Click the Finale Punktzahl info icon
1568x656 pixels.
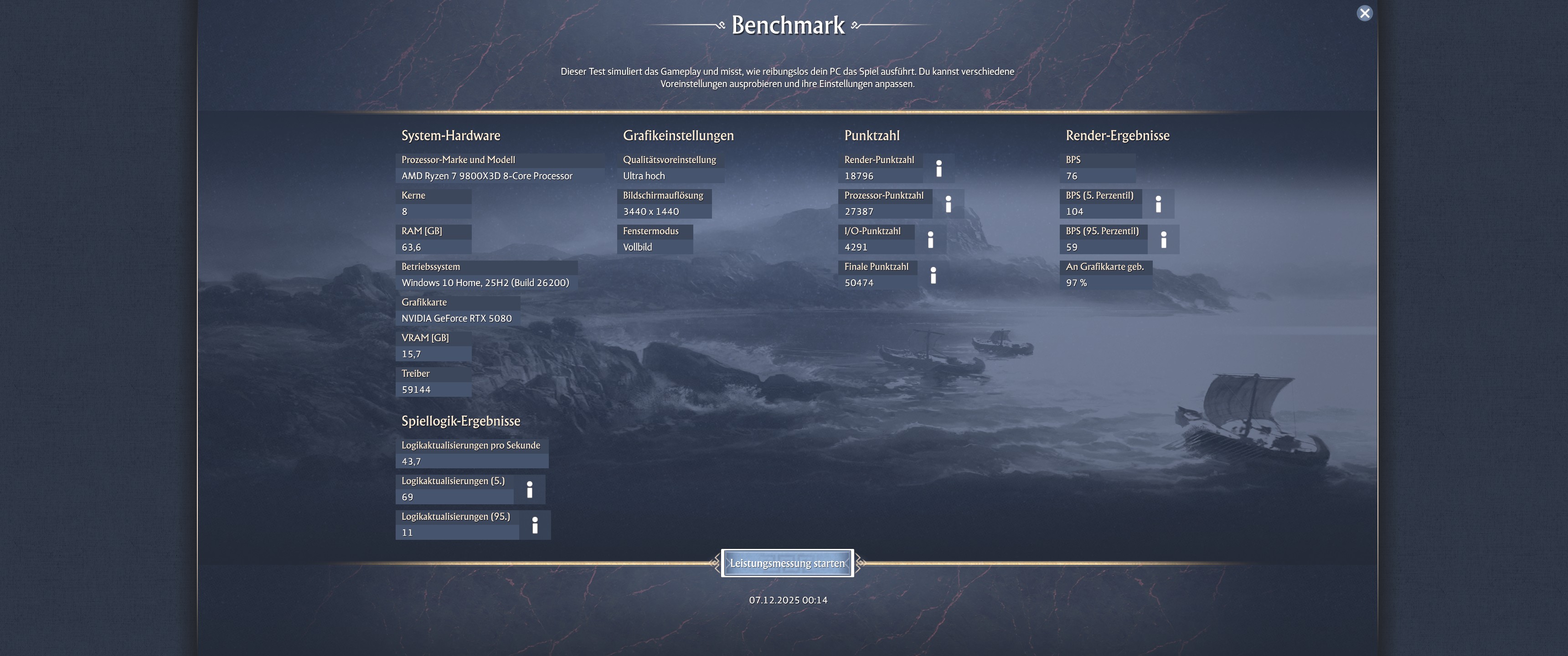click(933, 275)
